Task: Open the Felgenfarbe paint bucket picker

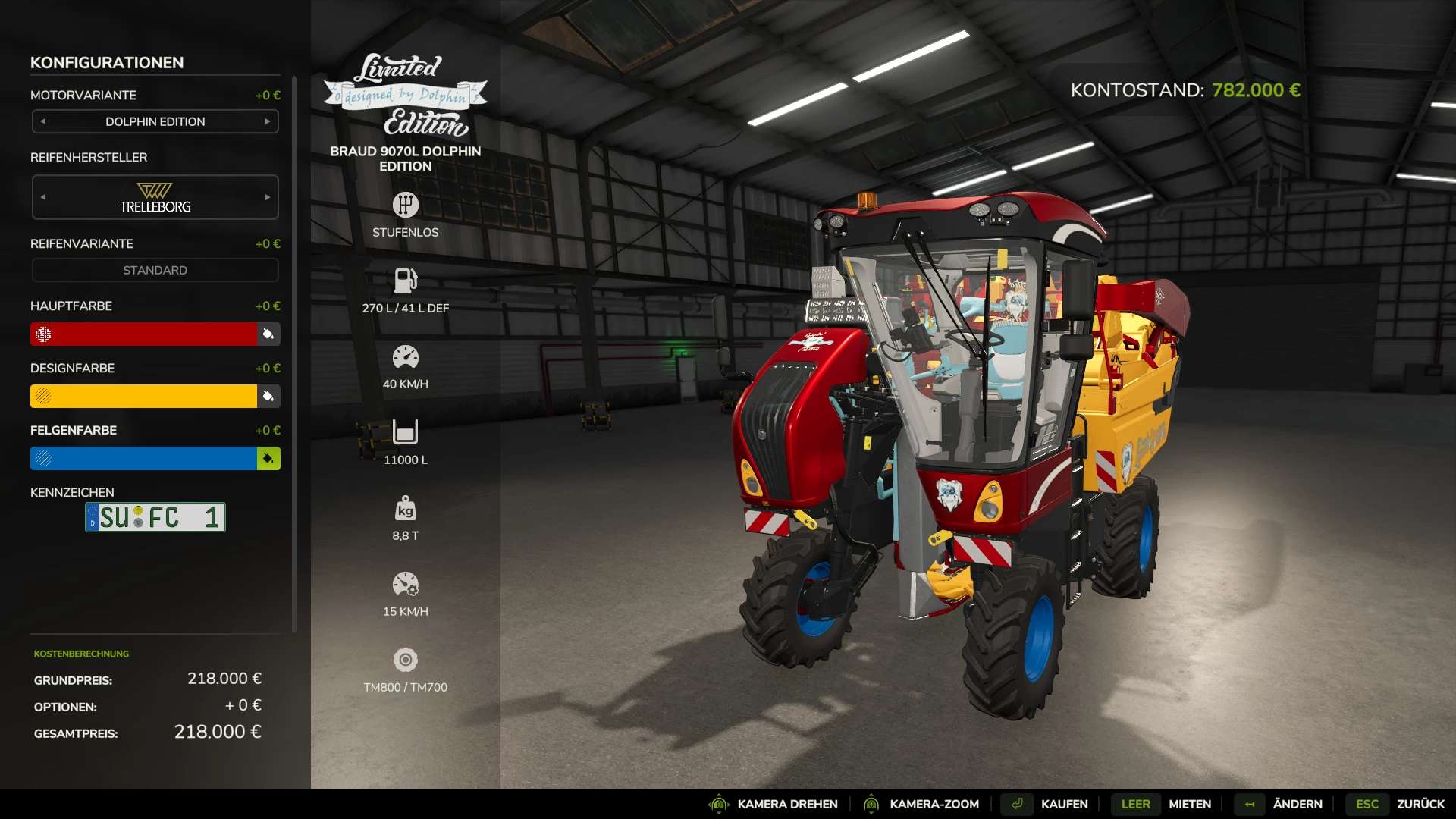Action: (268, 458)
